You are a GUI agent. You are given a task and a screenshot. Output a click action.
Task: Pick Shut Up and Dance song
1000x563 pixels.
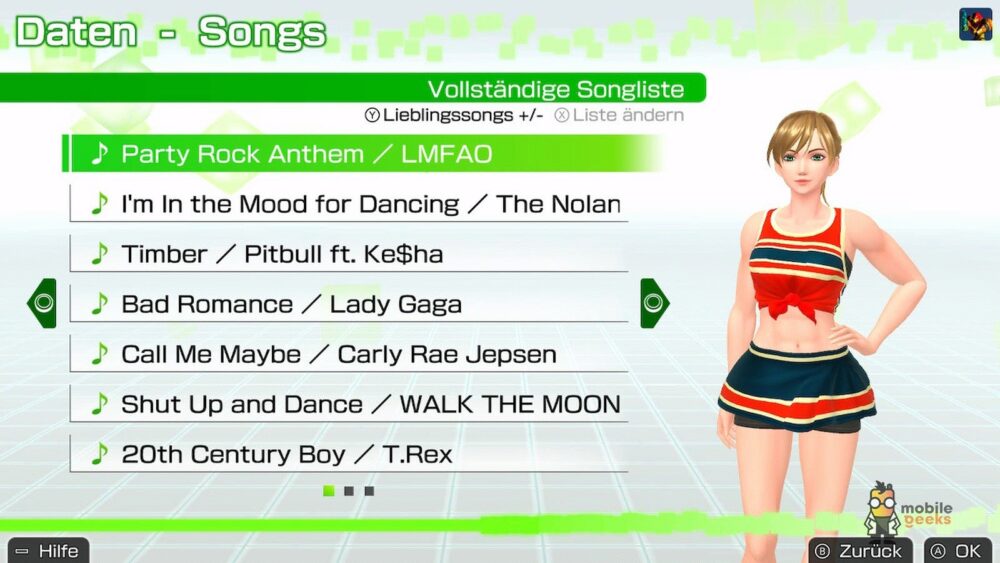(350, 404)
